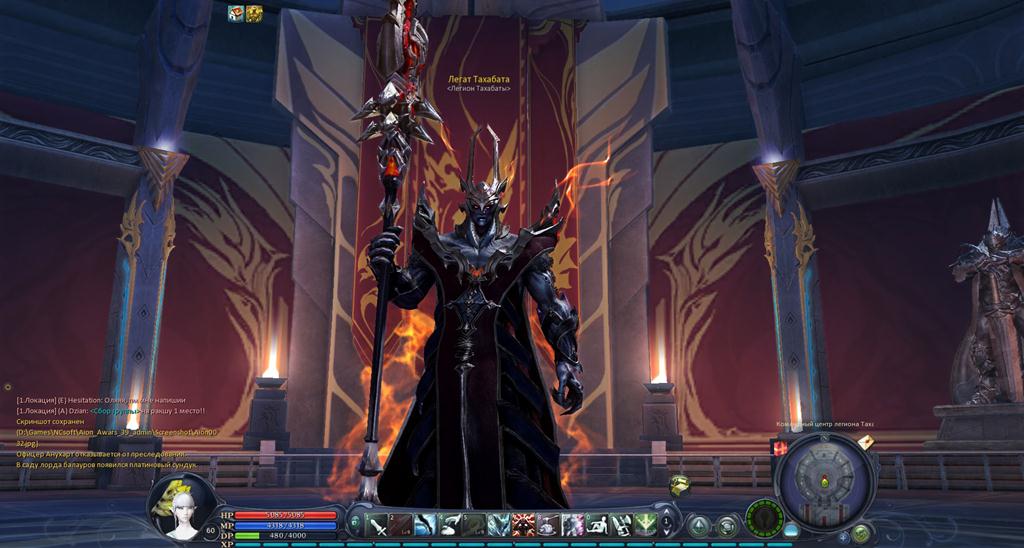1024x548 pixels.
Task: Lock the hotbar with the padlock button
Action: point(355,521)
